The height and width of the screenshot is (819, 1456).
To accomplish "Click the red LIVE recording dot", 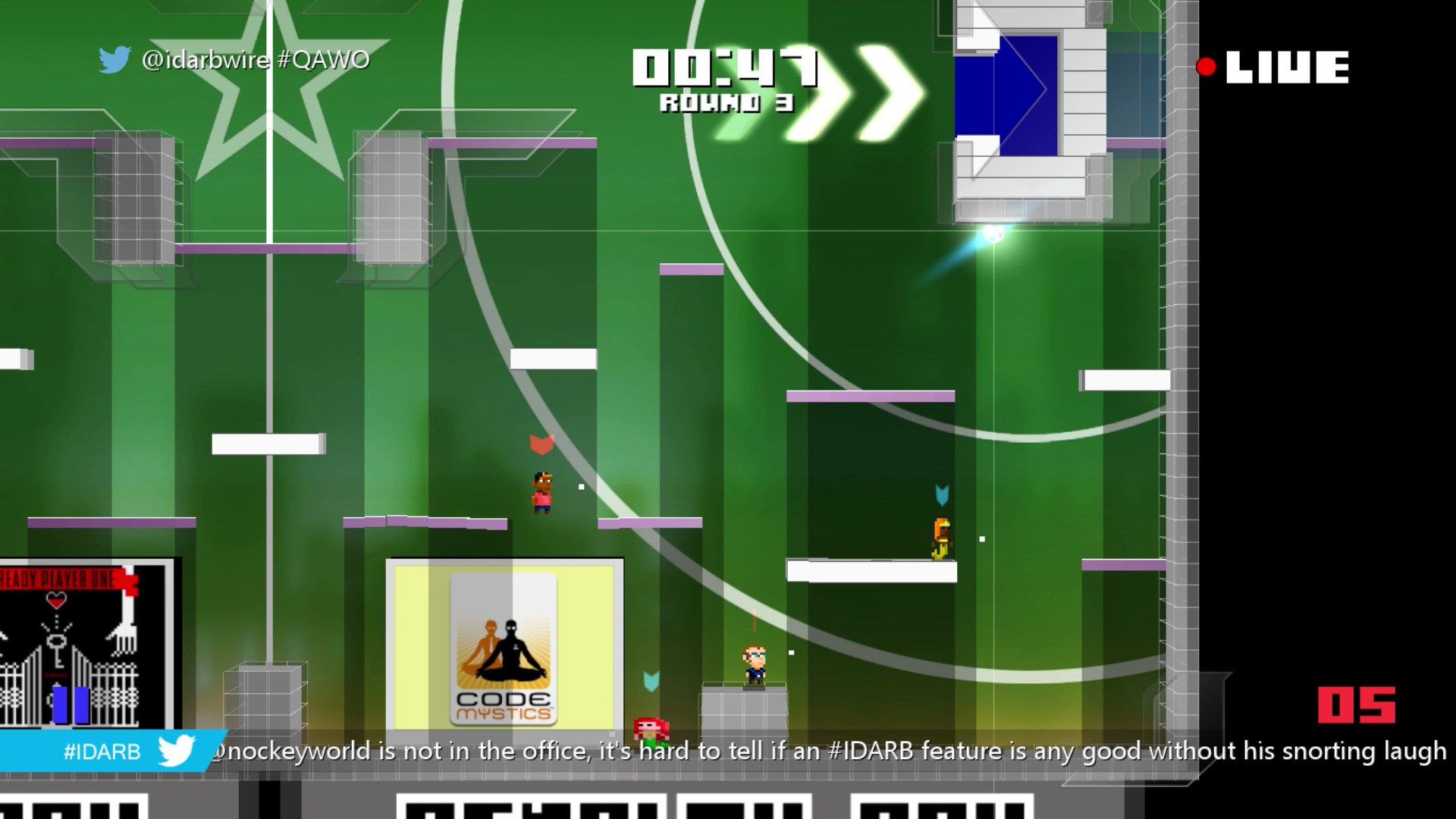I will (1207, 68).
